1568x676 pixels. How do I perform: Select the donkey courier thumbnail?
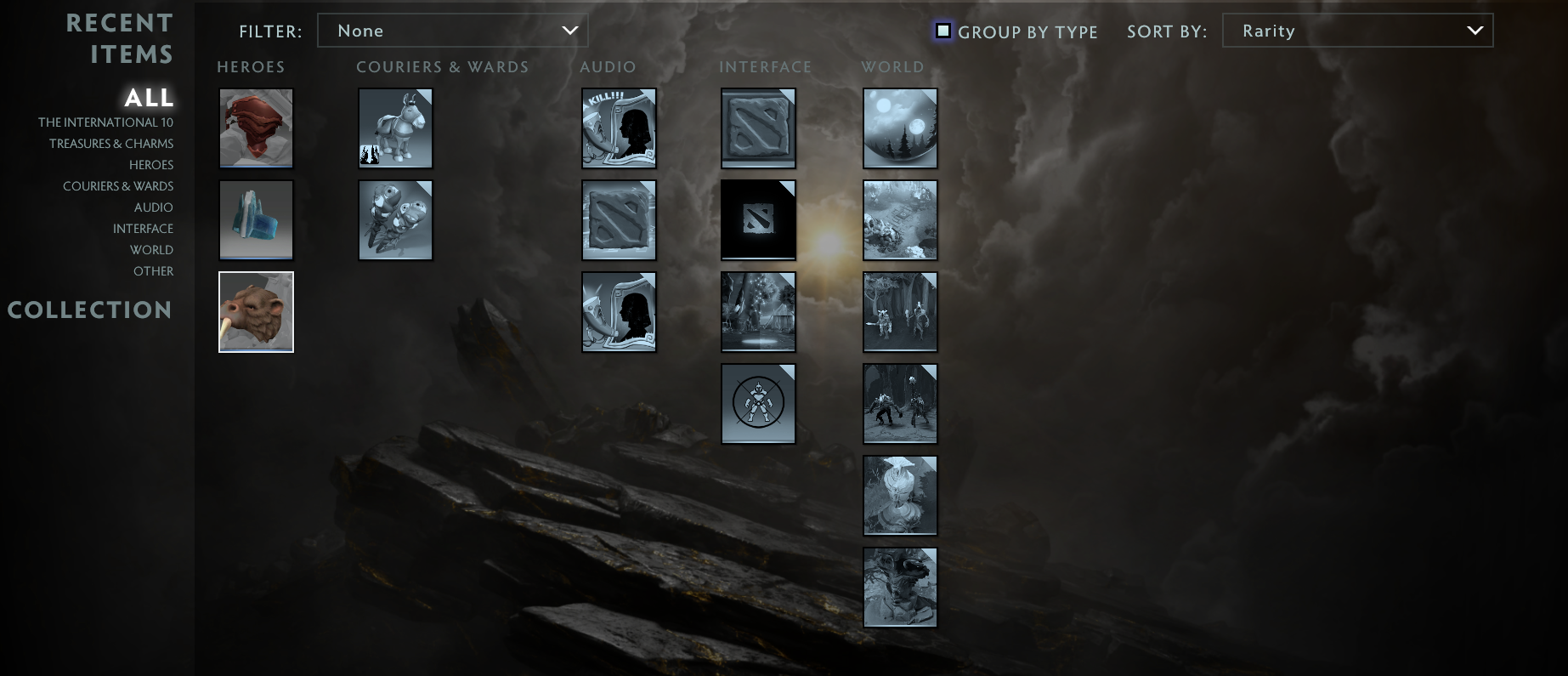395,128
